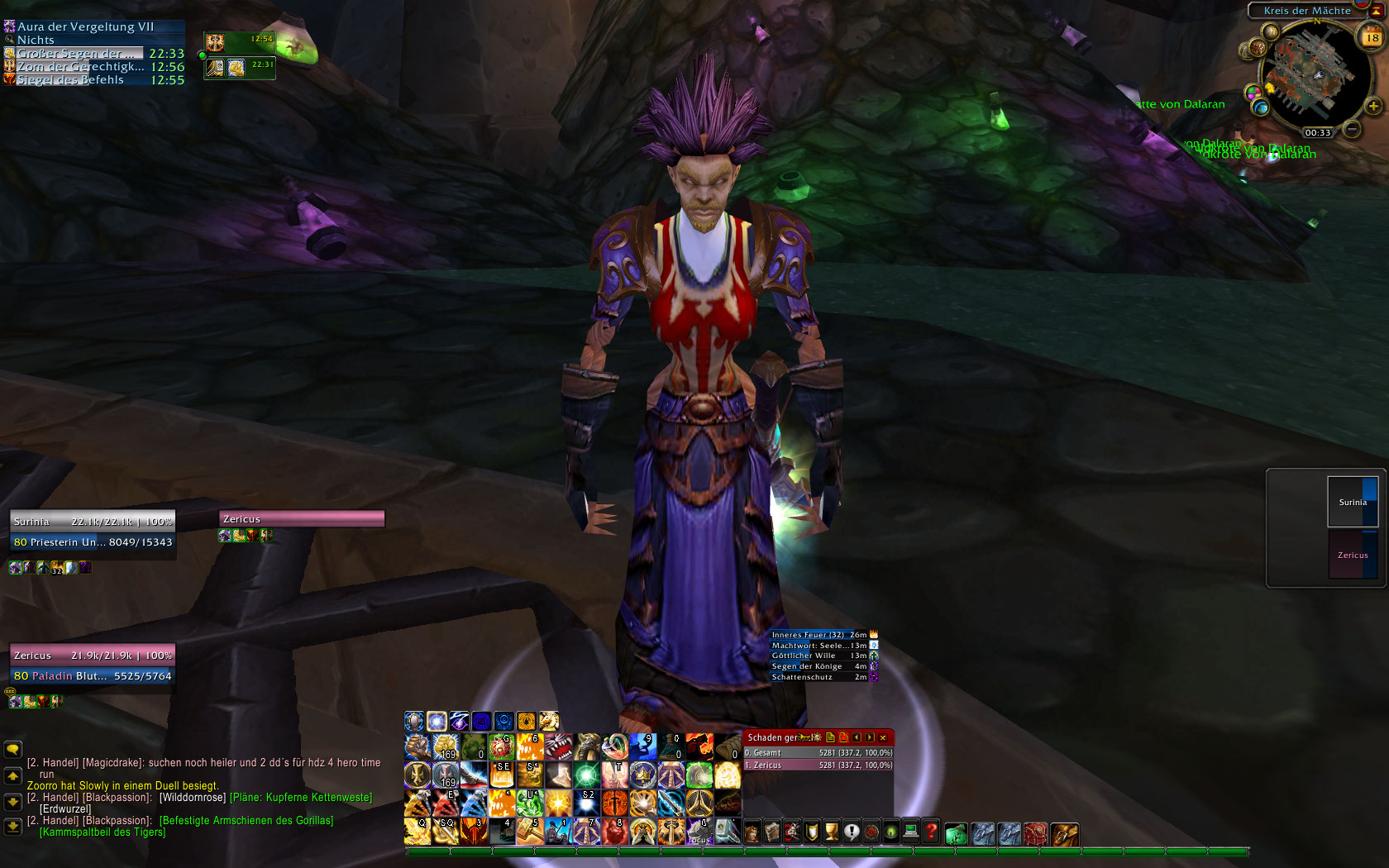The width and height of the screenshot is (1389, 868).
Task: Open the world globe button beside the minimap
Action: (x=1260, y=107)
